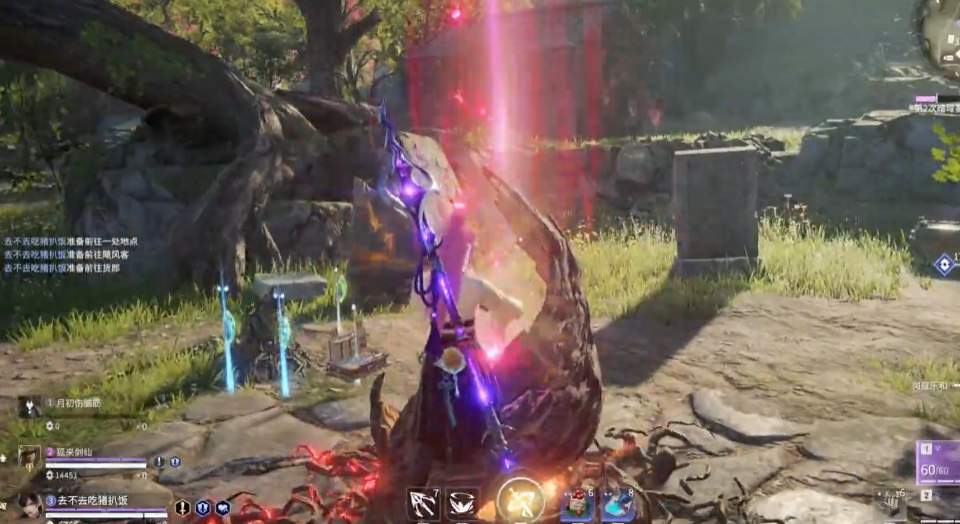This screenshot has width=960, height=524.
Task: Switch to weapon slot 2
Action: pos(927,495)
